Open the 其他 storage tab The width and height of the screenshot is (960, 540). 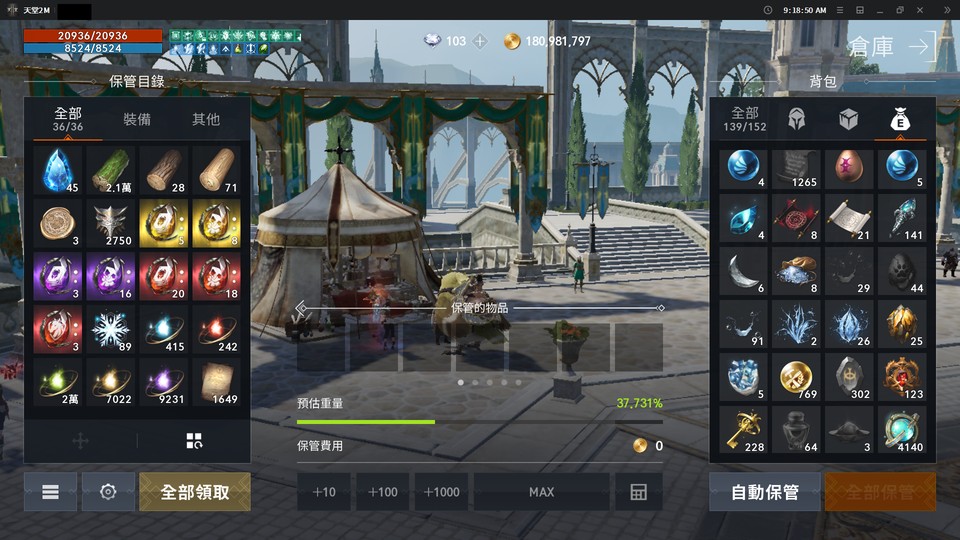point(206,119)
